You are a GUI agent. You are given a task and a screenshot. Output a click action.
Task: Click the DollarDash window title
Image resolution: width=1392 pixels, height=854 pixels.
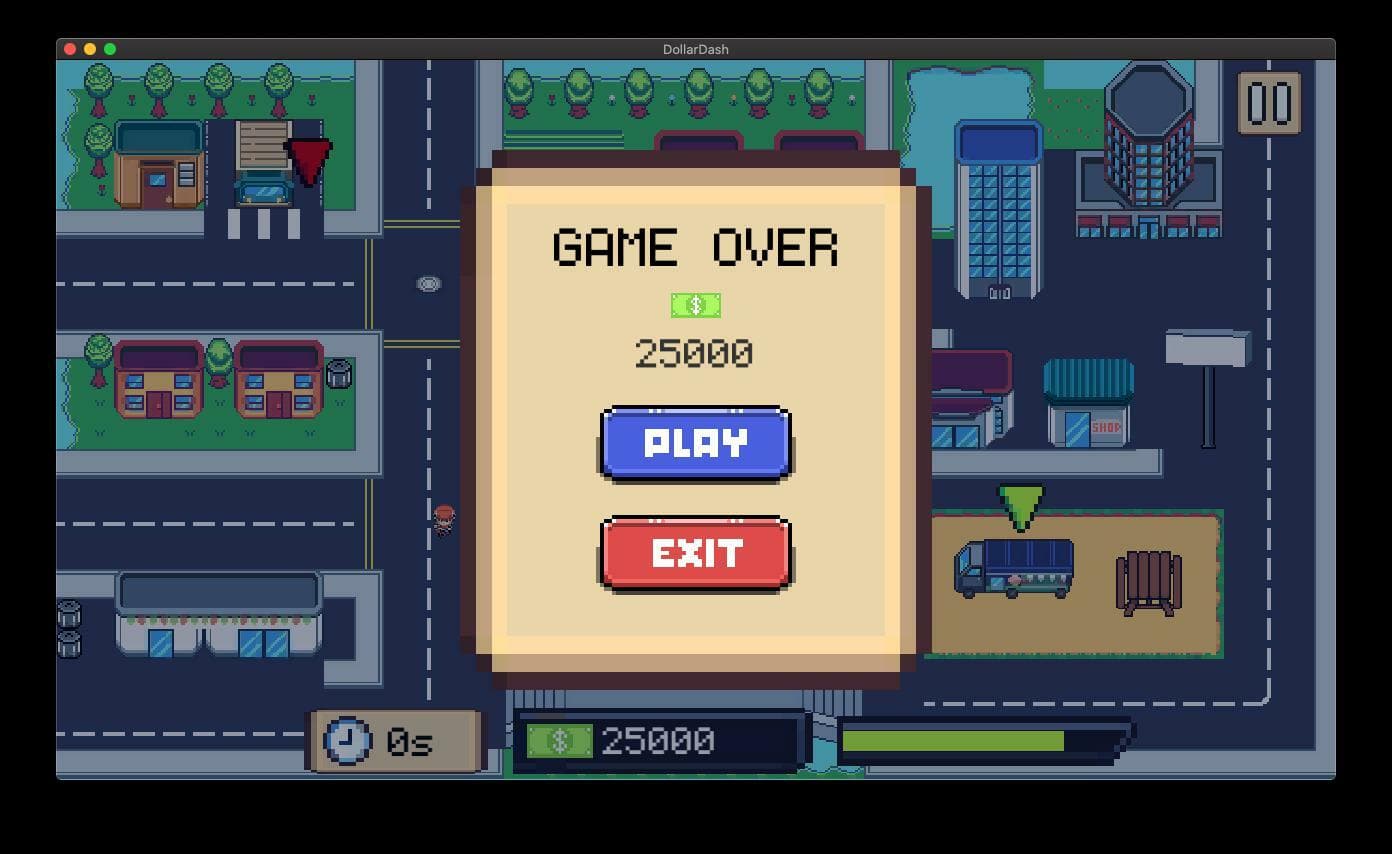coord(696,48)
